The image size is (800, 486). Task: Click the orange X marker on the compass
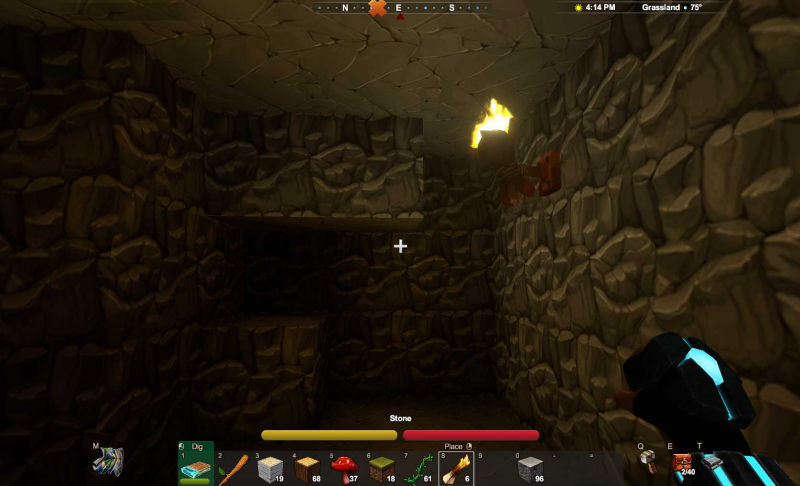coord(377,8)
